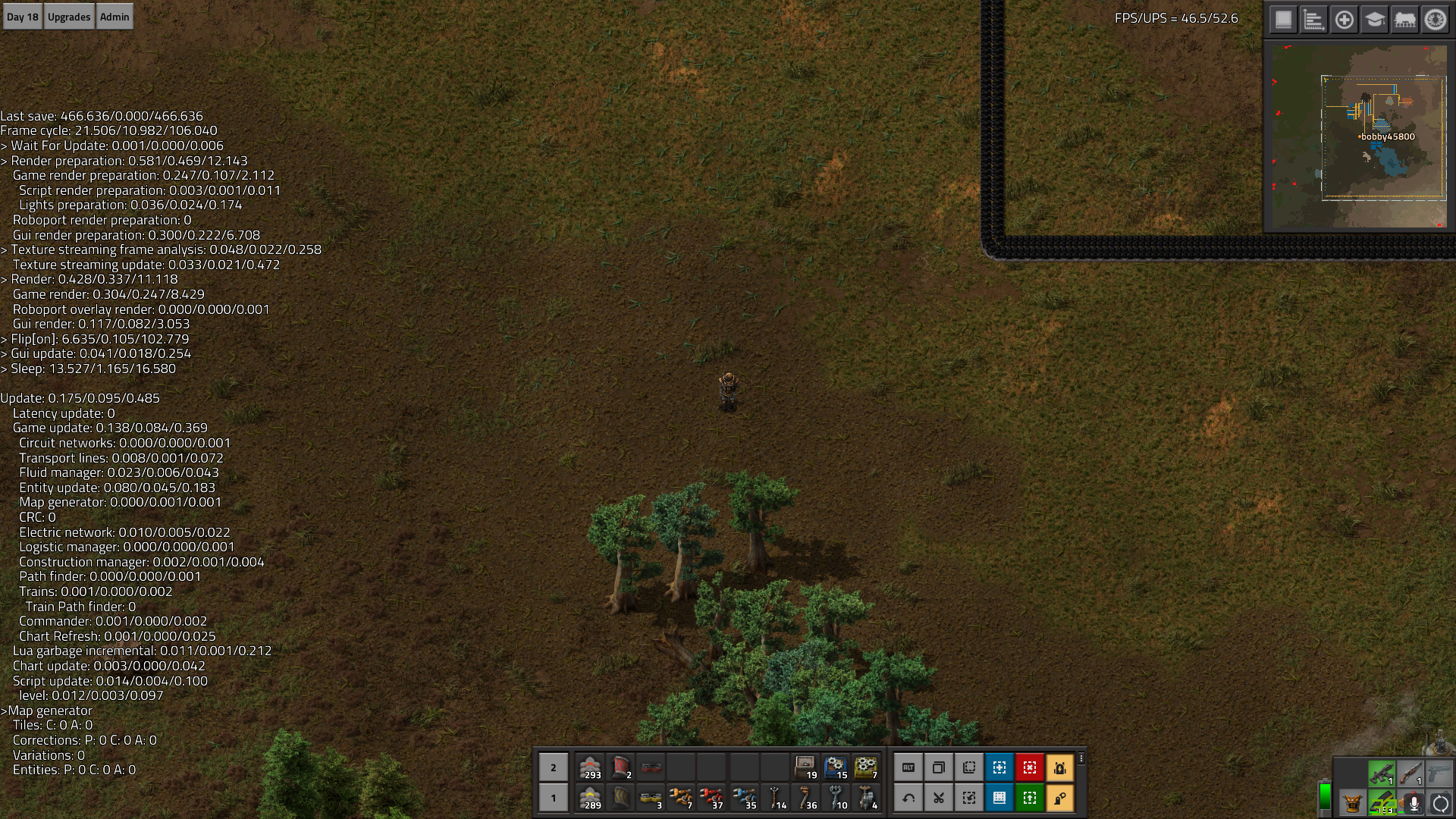Click the Day 18 button
Image resolution: width=1456 pixels, height=819 pixels.
(x=22, y=17)
